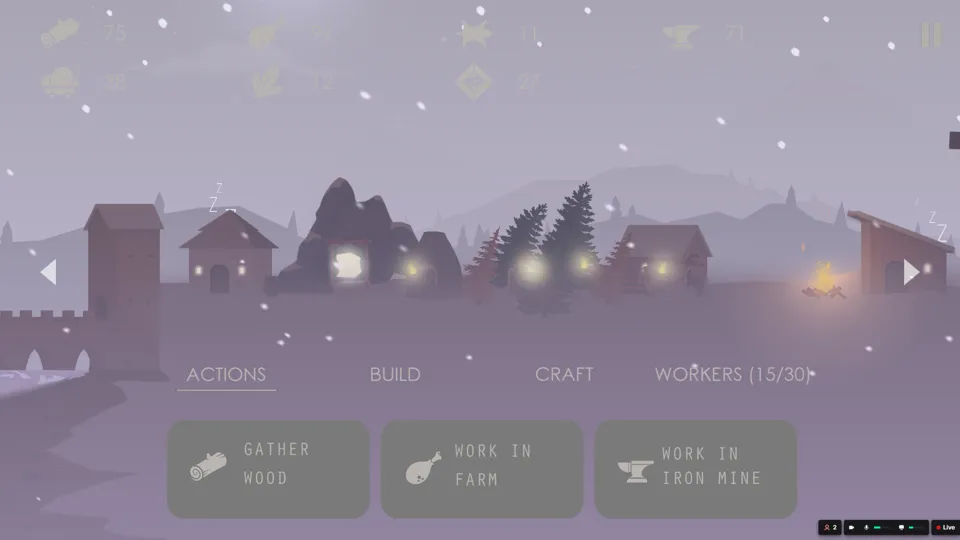Pause the game with the pause icon
Screen dimensions: 960x540
931,36
